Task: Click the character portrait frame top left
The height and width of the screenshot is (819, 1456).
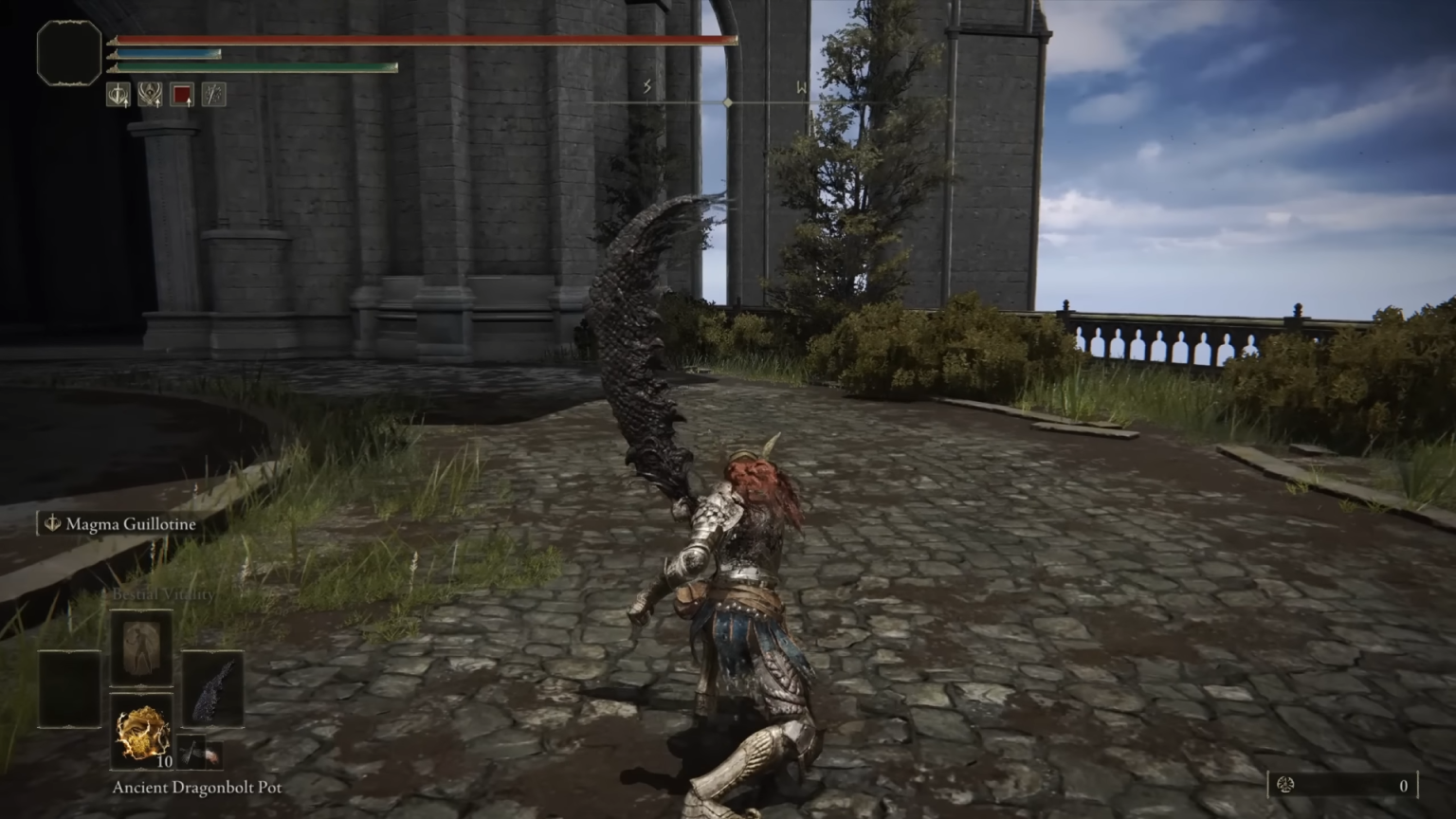Action: (x=68, y=54)
